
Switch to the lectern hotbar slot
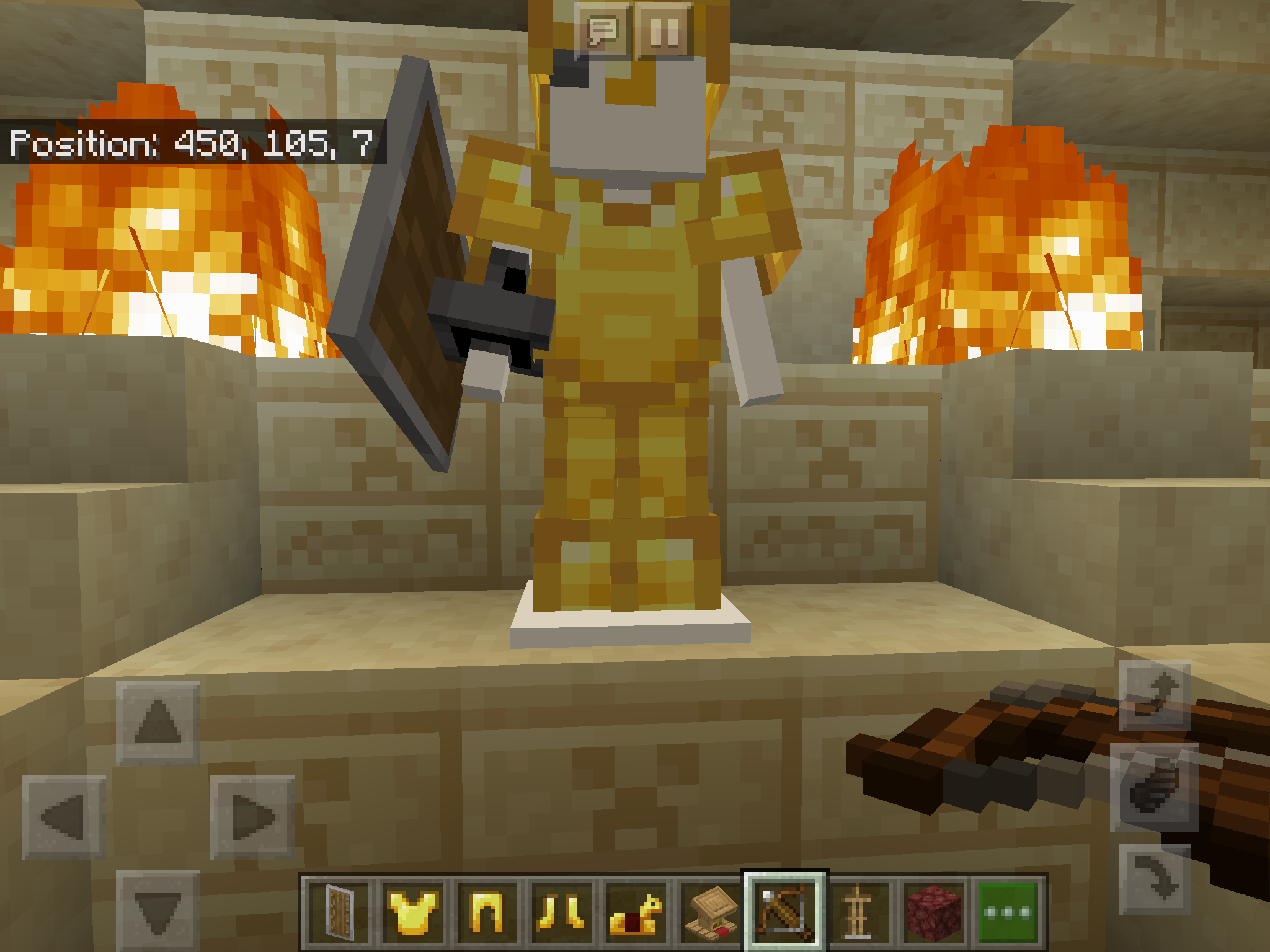[709, 911]
